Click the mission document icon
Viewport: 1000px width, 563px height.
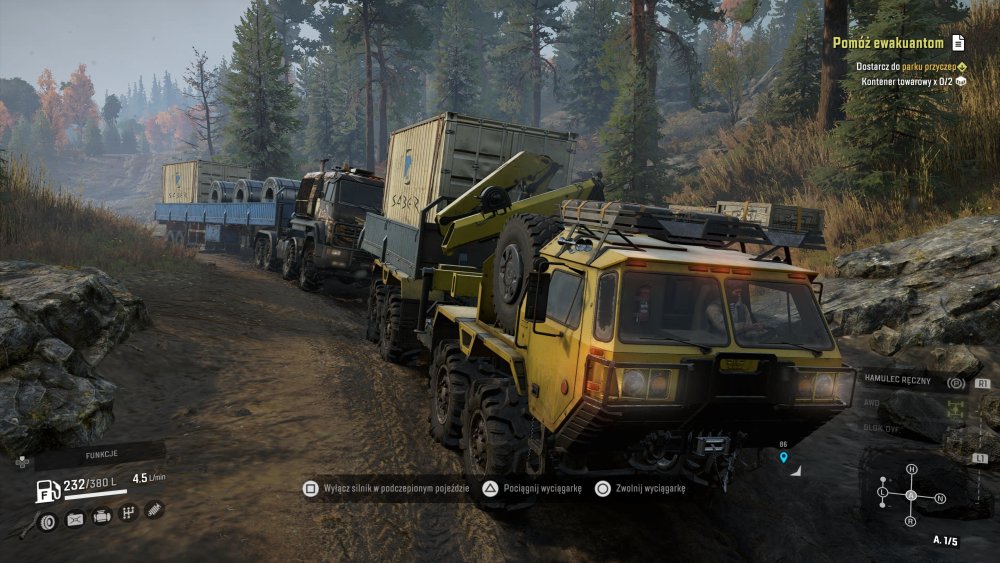[958, 42]
